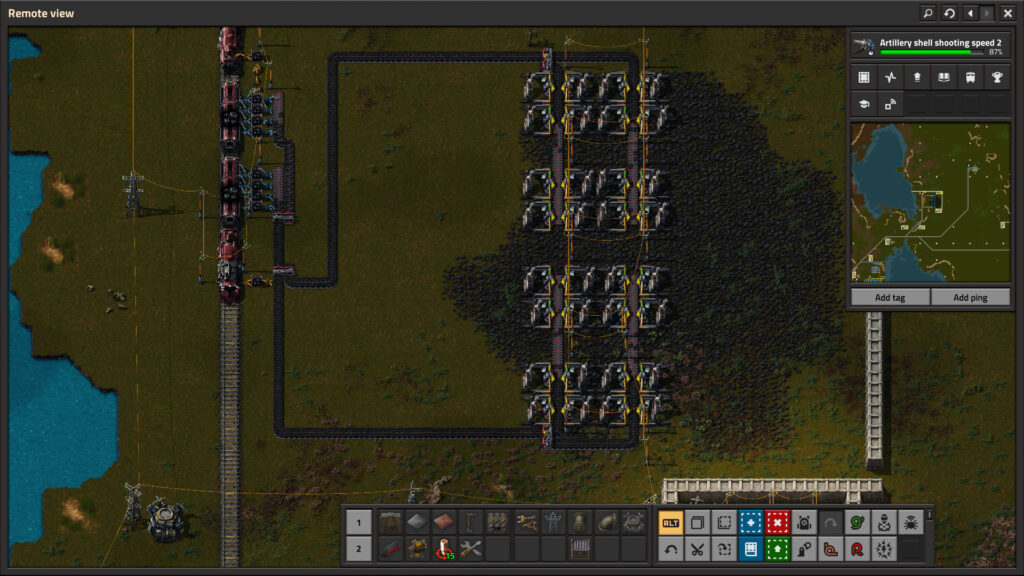Open the trains overview icon
This screenshot has width=1024, height=576.
click(x=969, y=77)
